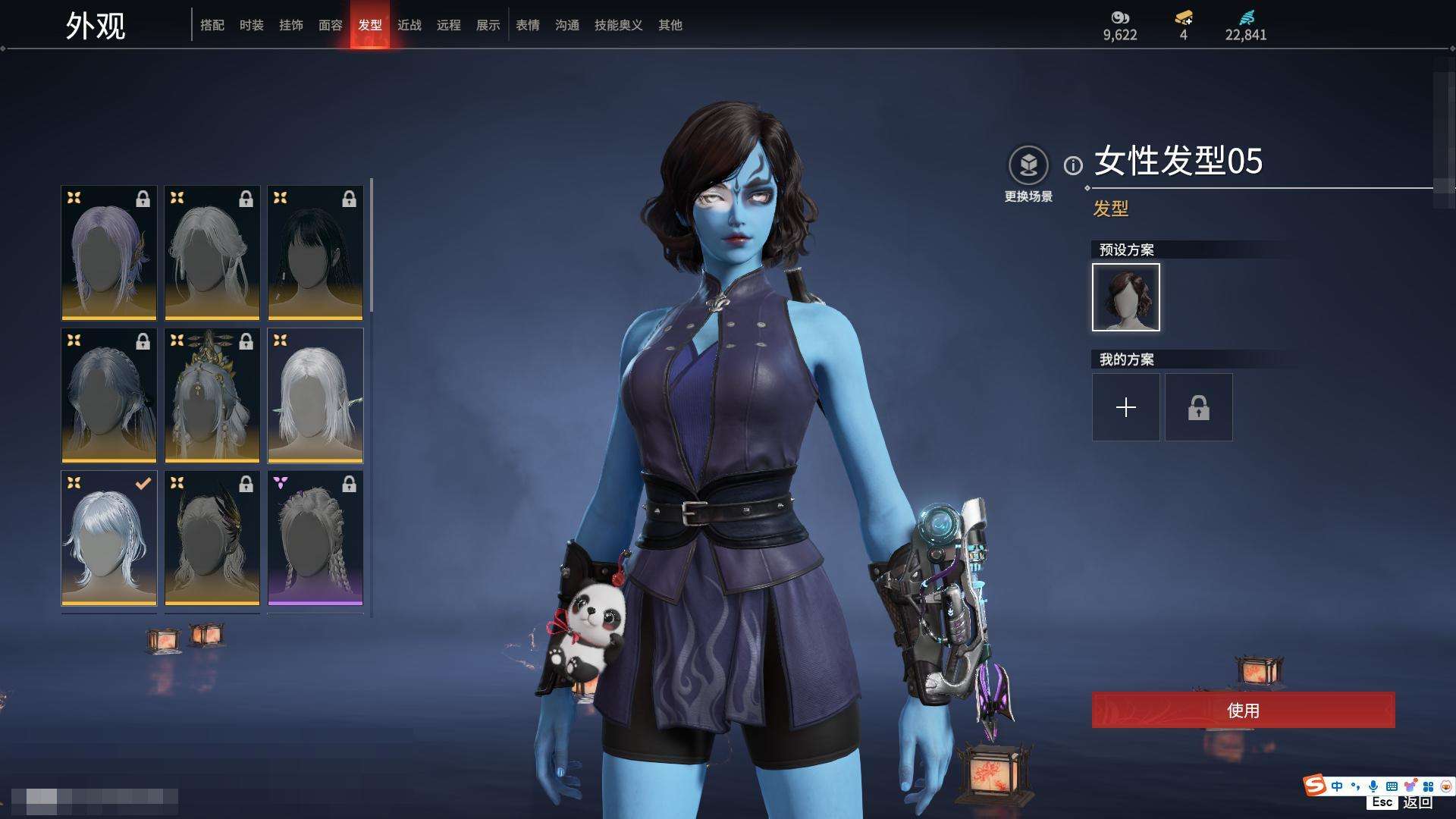Viewport: 1456px width, 819px height.
Task: Select the 挂饰 accessories tab
Action: [x=291, y=25]
